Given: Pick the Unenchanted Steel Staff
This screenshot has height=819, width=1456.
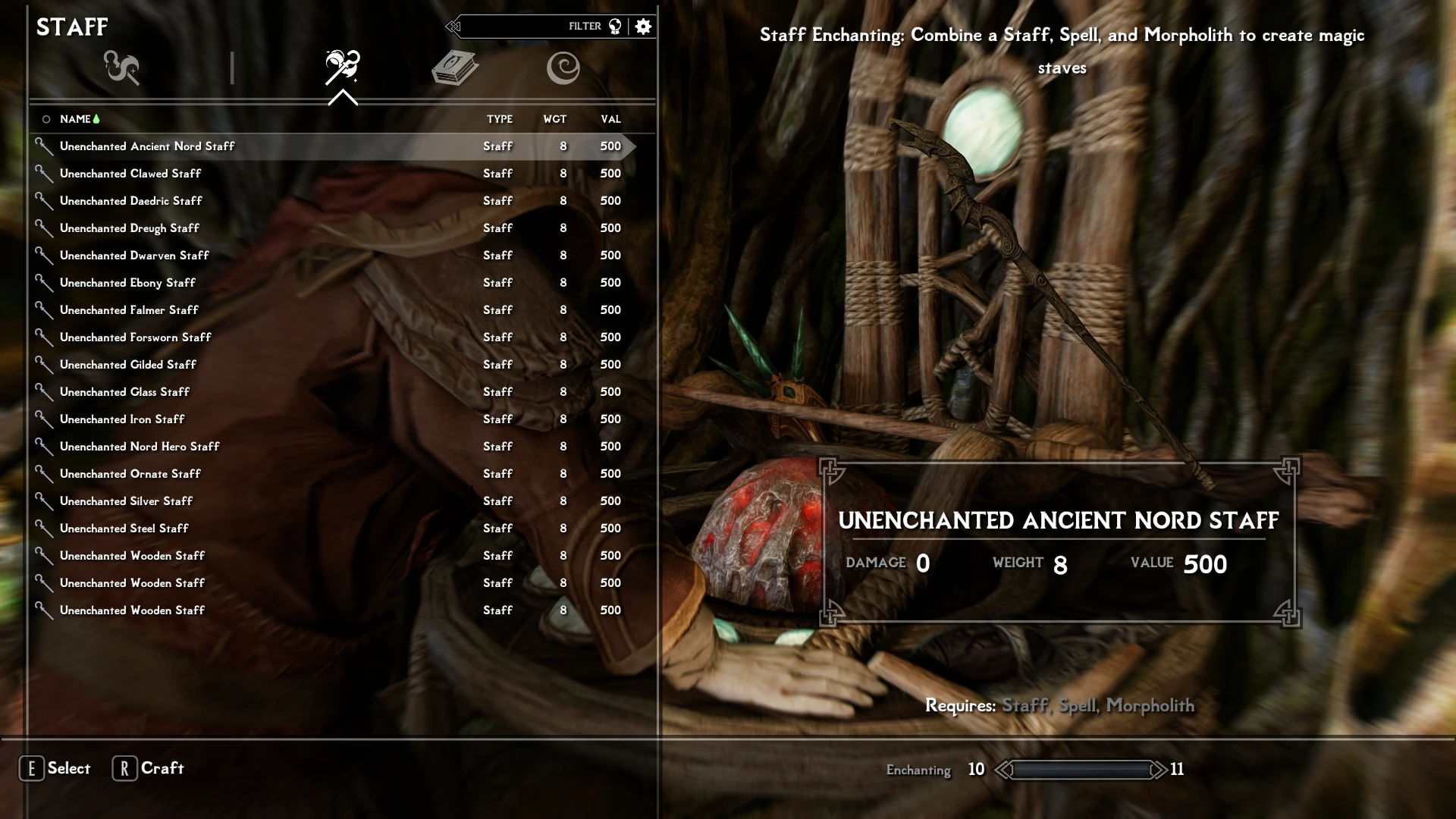Looking at the screenshot, I should (124, 529).
